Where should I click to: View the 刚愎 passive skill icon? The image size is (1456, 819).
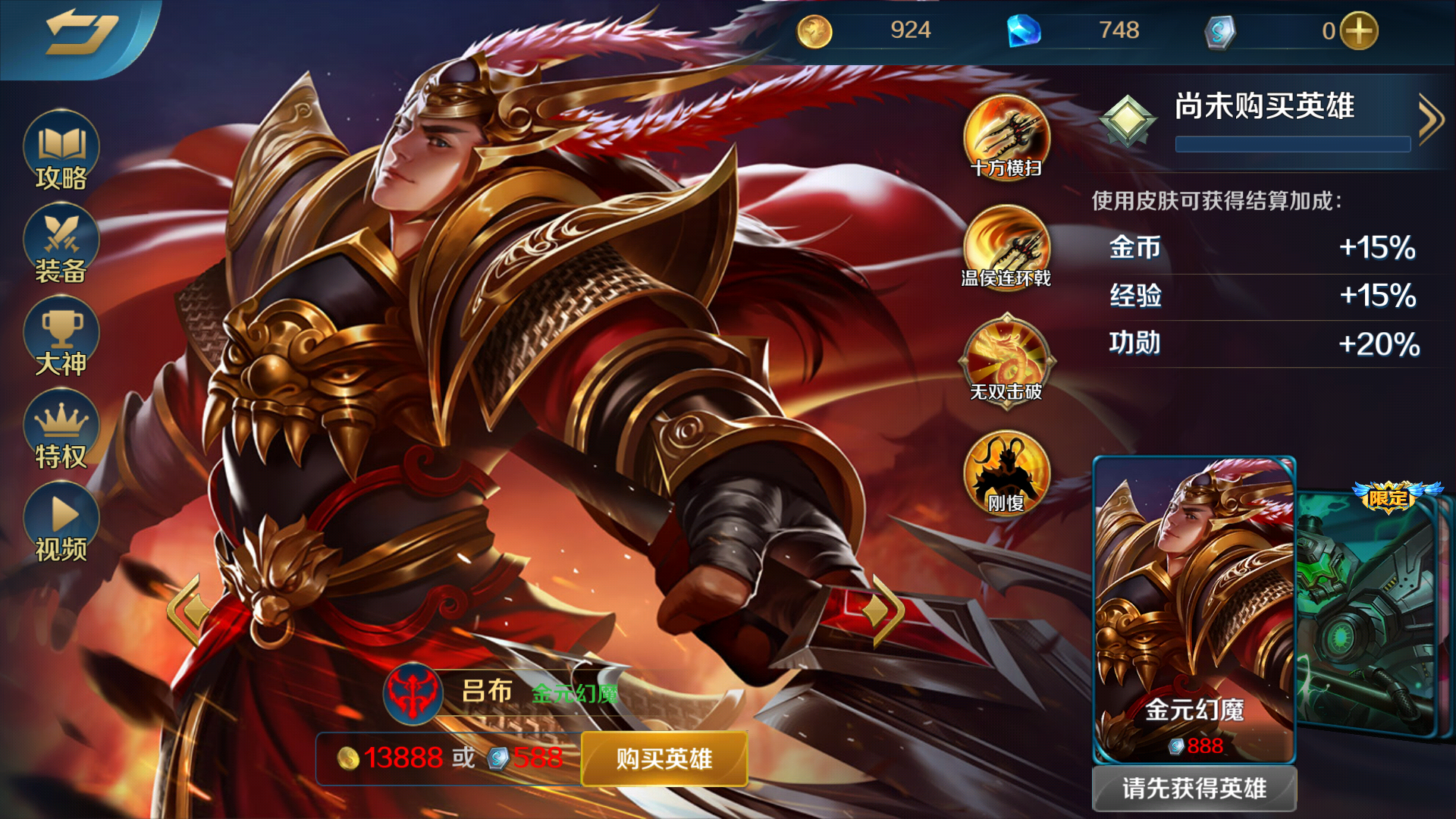coord(1006,472)
